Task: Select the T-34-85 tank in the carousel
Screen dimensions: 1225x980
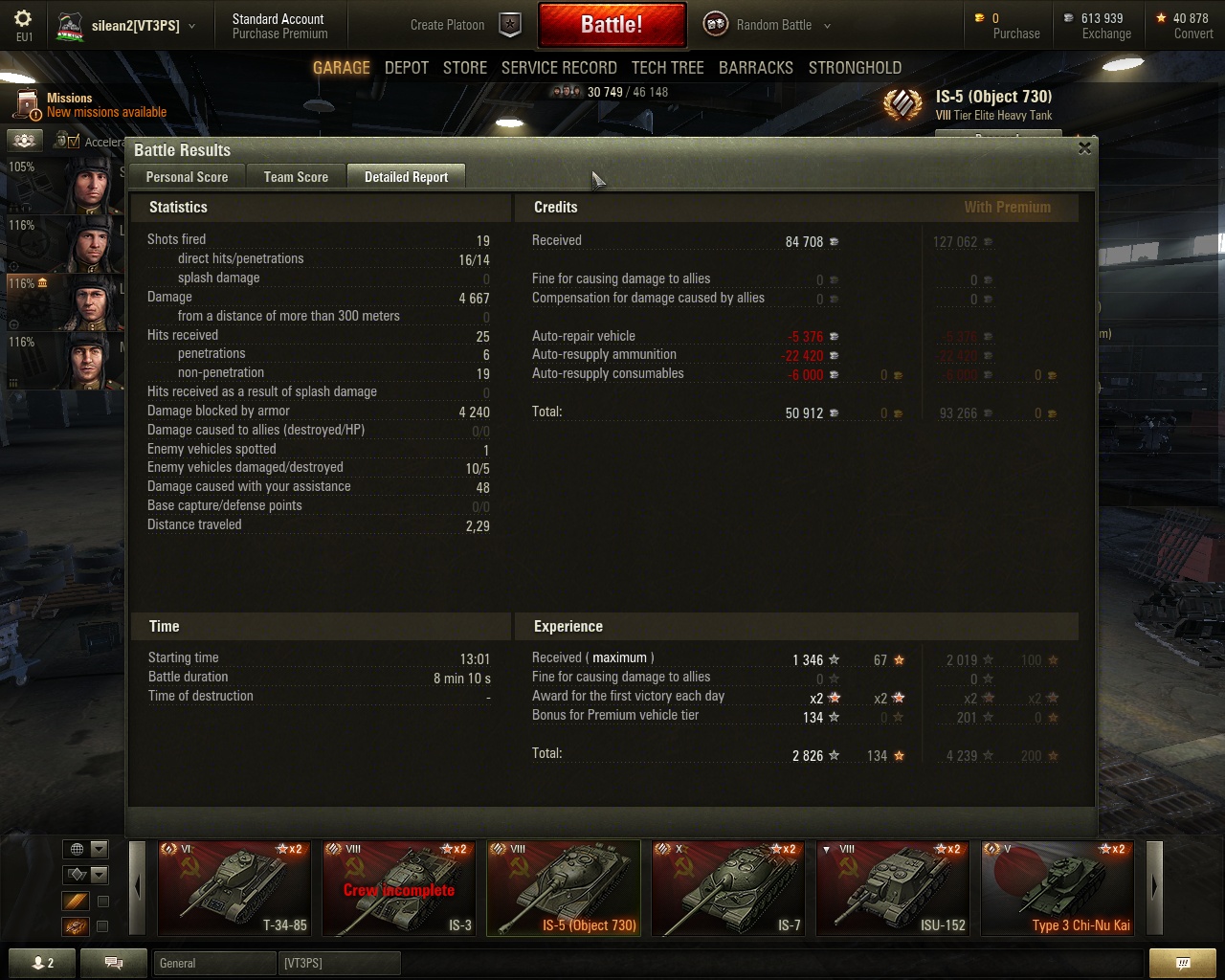Action: (x=233, y=887)
